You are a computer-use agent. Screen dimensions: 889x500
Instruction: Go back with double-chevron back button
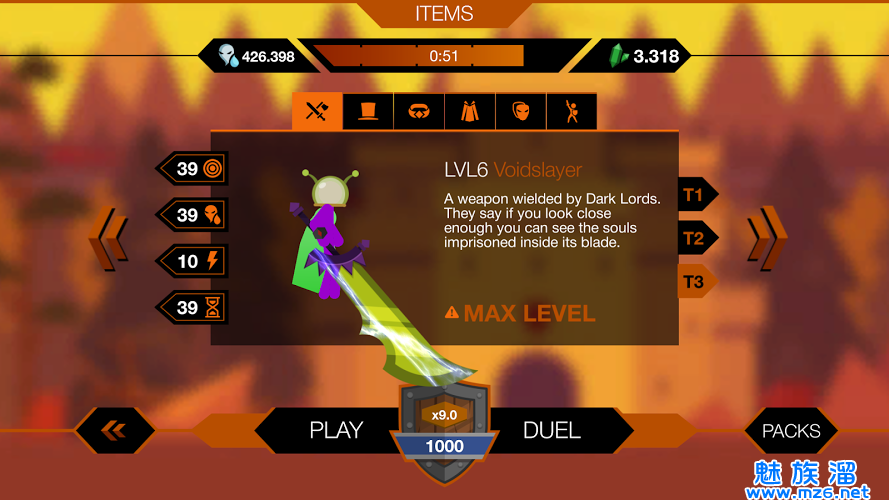pyautogui.click(x=114, y=431)
